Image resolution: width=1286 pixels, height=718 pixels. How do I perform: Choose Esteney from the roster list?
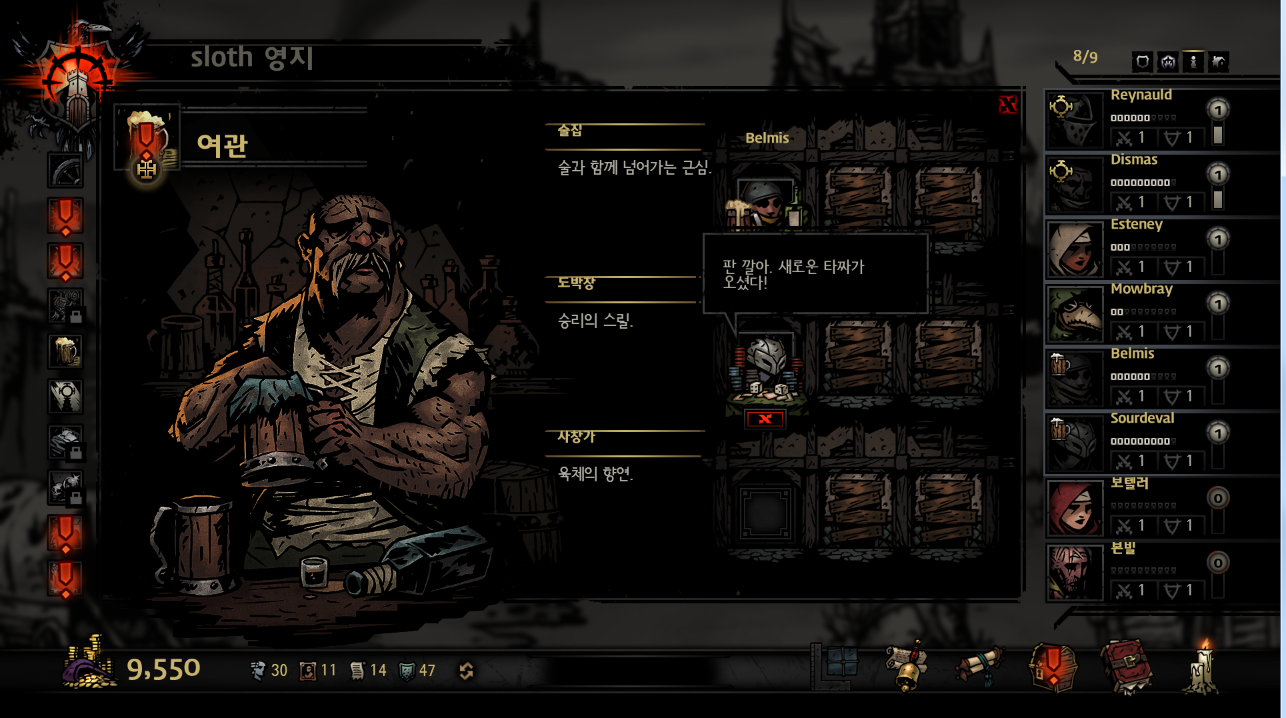pyautogui.click(x=1075, y=249)
